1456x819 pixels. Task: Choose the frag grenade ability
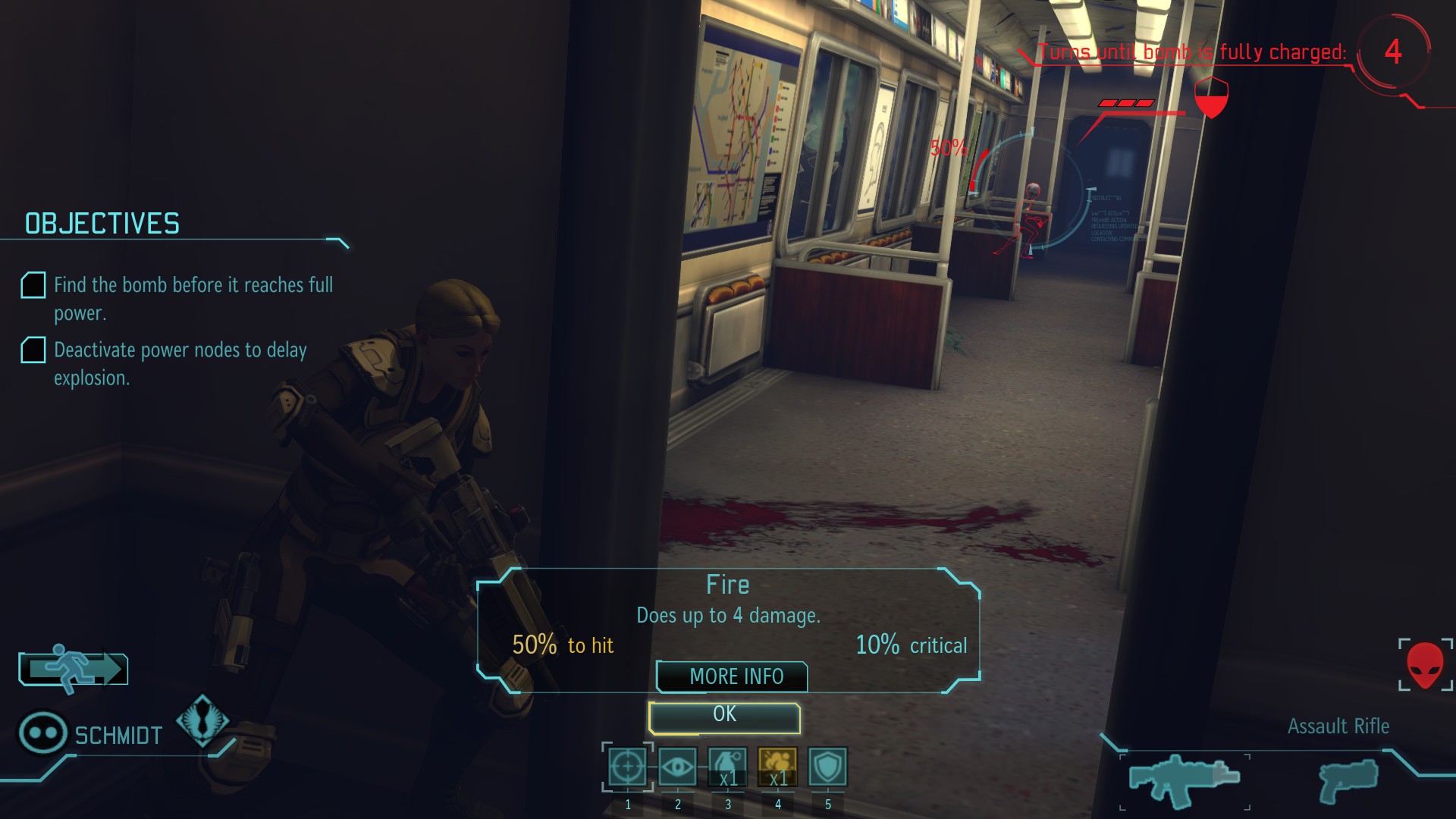(727, 767)
